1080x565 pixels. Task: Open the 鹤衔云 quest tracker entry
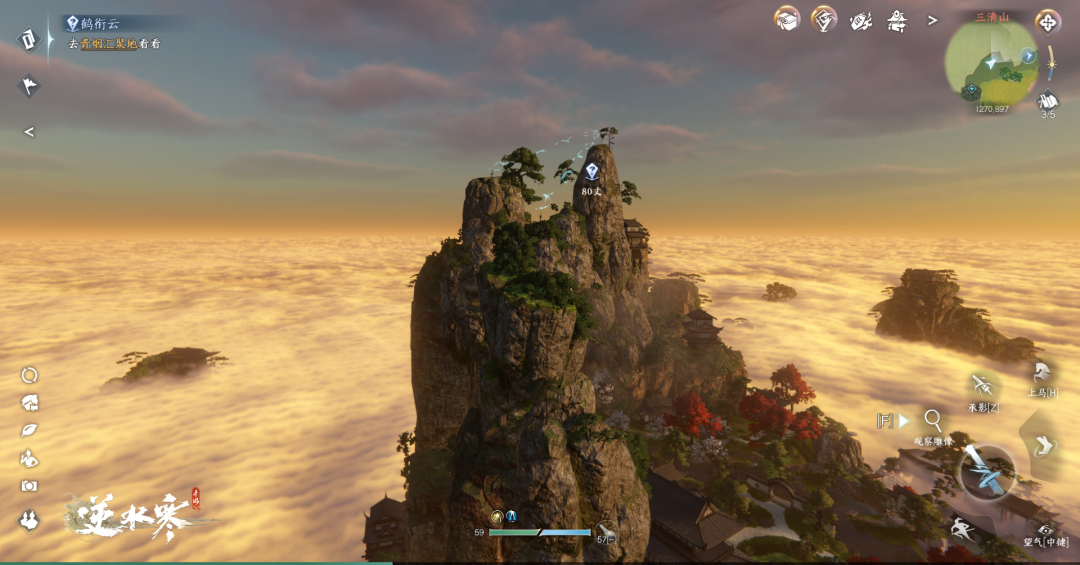click(94, 23)
